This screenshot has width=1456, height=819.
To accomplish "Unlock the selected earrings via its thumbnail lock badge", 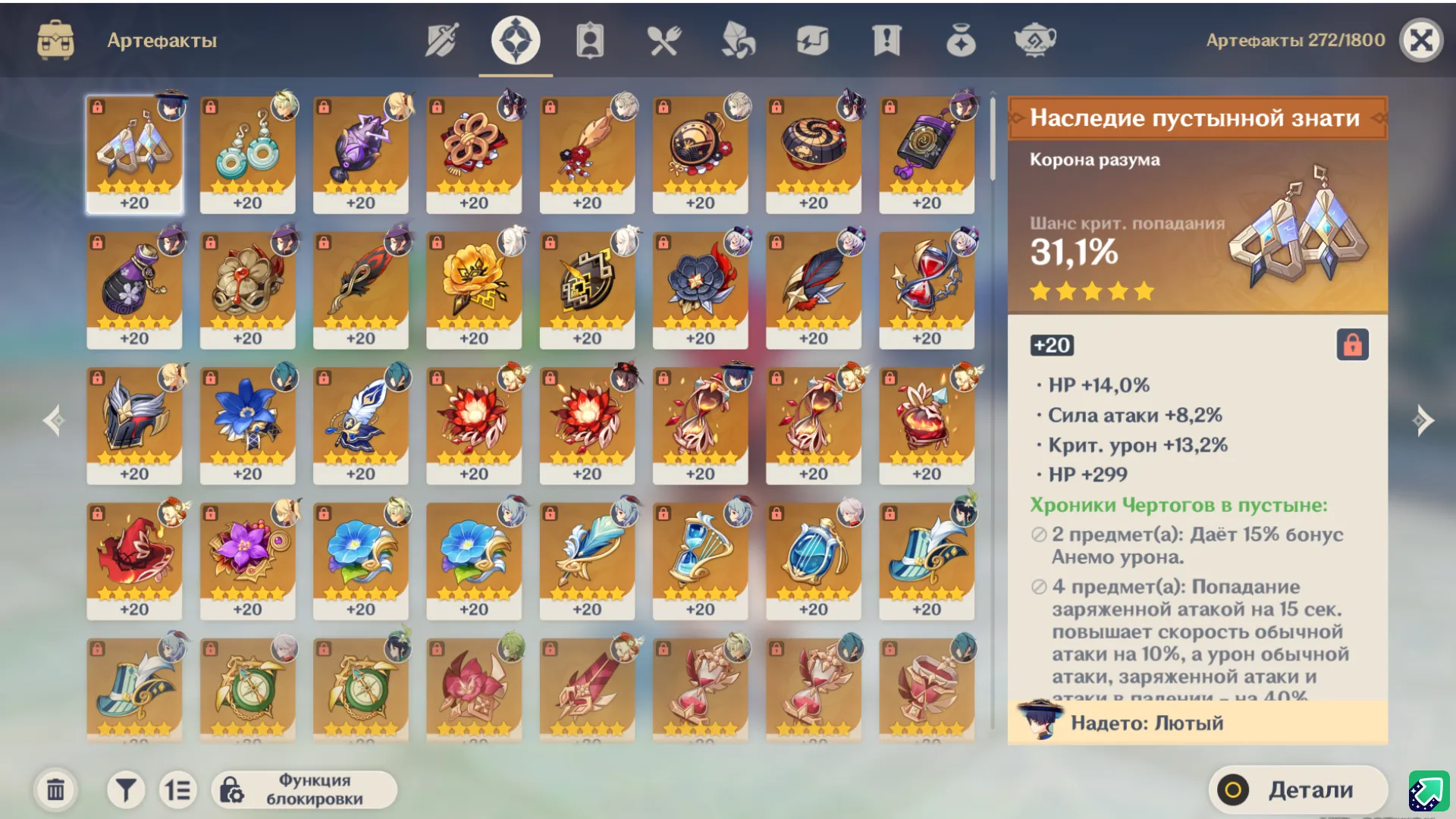I will [97, 108].
